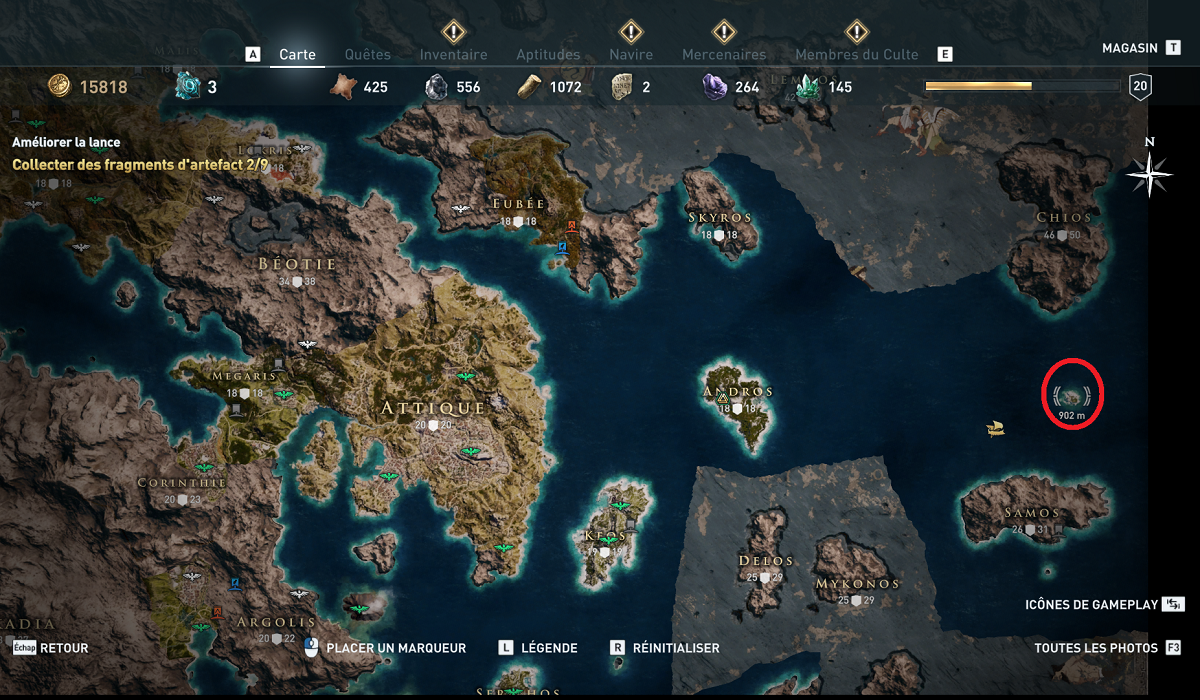Select the red-circled map marker at 902 m

click(x=1072, y=393)
